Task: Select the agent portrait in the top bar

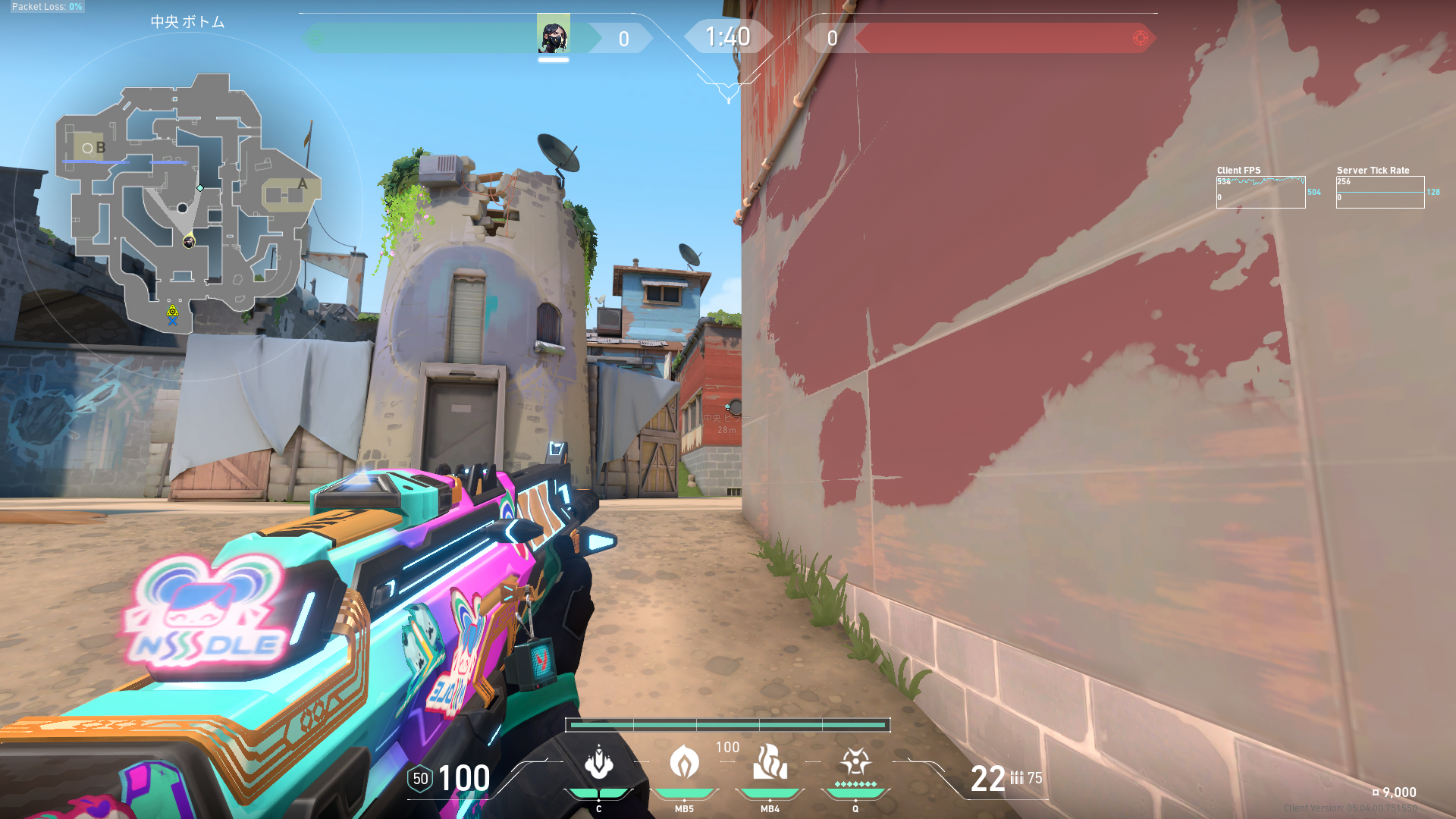Action: tap(554, 34)
